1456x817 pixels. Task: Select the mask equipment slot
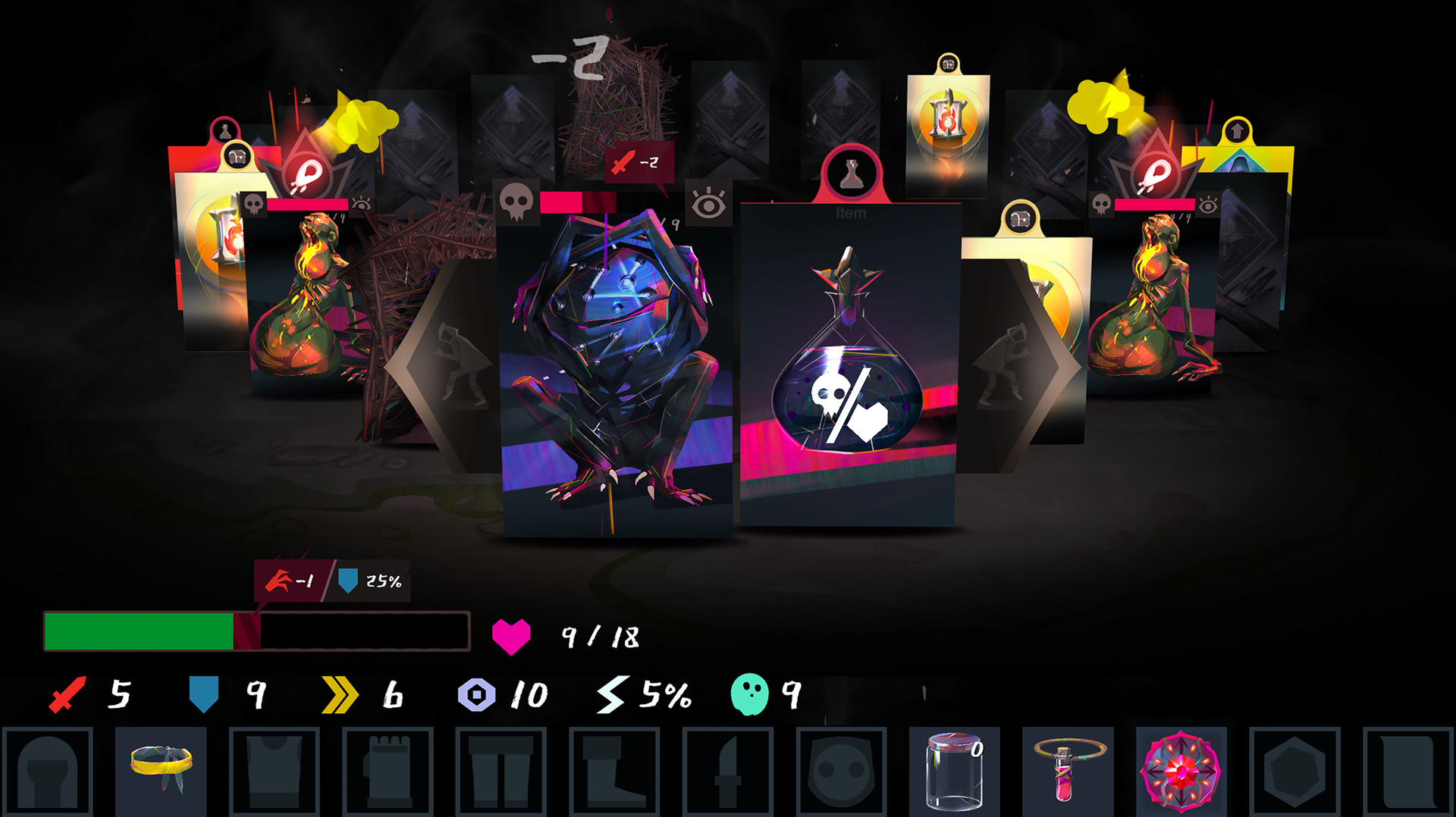coord(840,773)
